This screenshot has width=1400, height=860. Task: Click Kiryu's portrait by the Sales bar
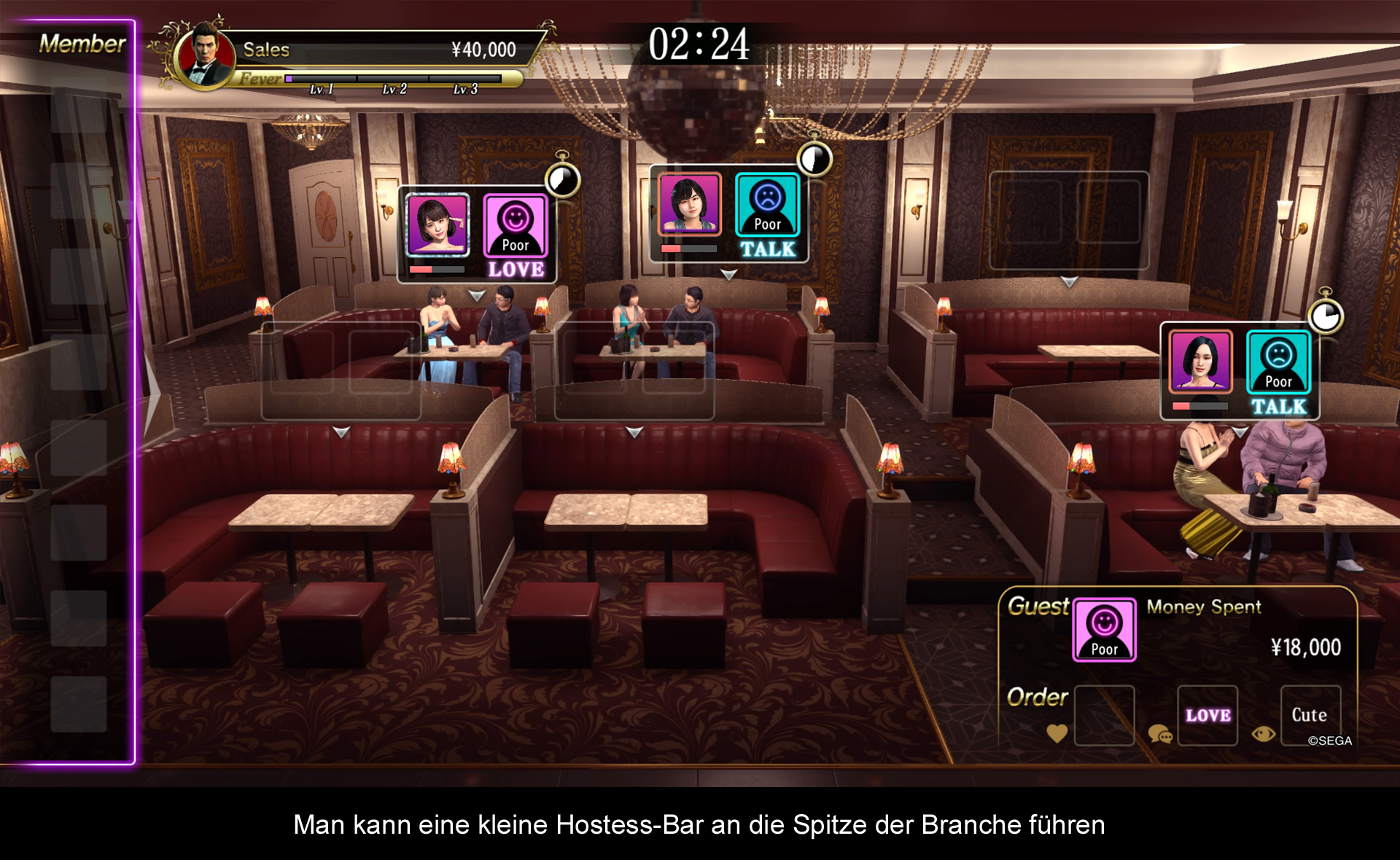tap(207, 57)
